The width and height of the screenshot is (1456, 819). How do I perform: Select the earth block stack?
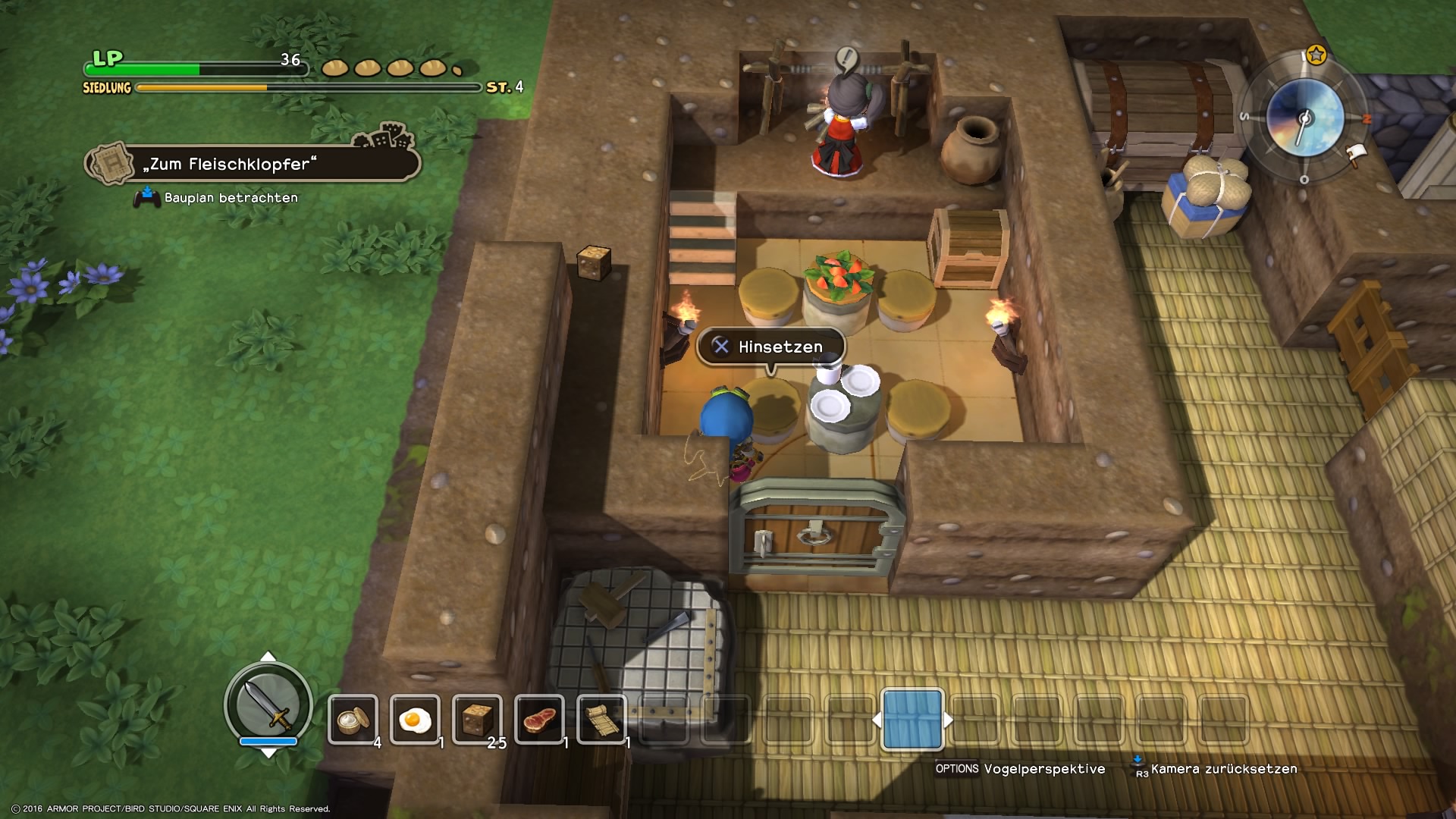477,719
